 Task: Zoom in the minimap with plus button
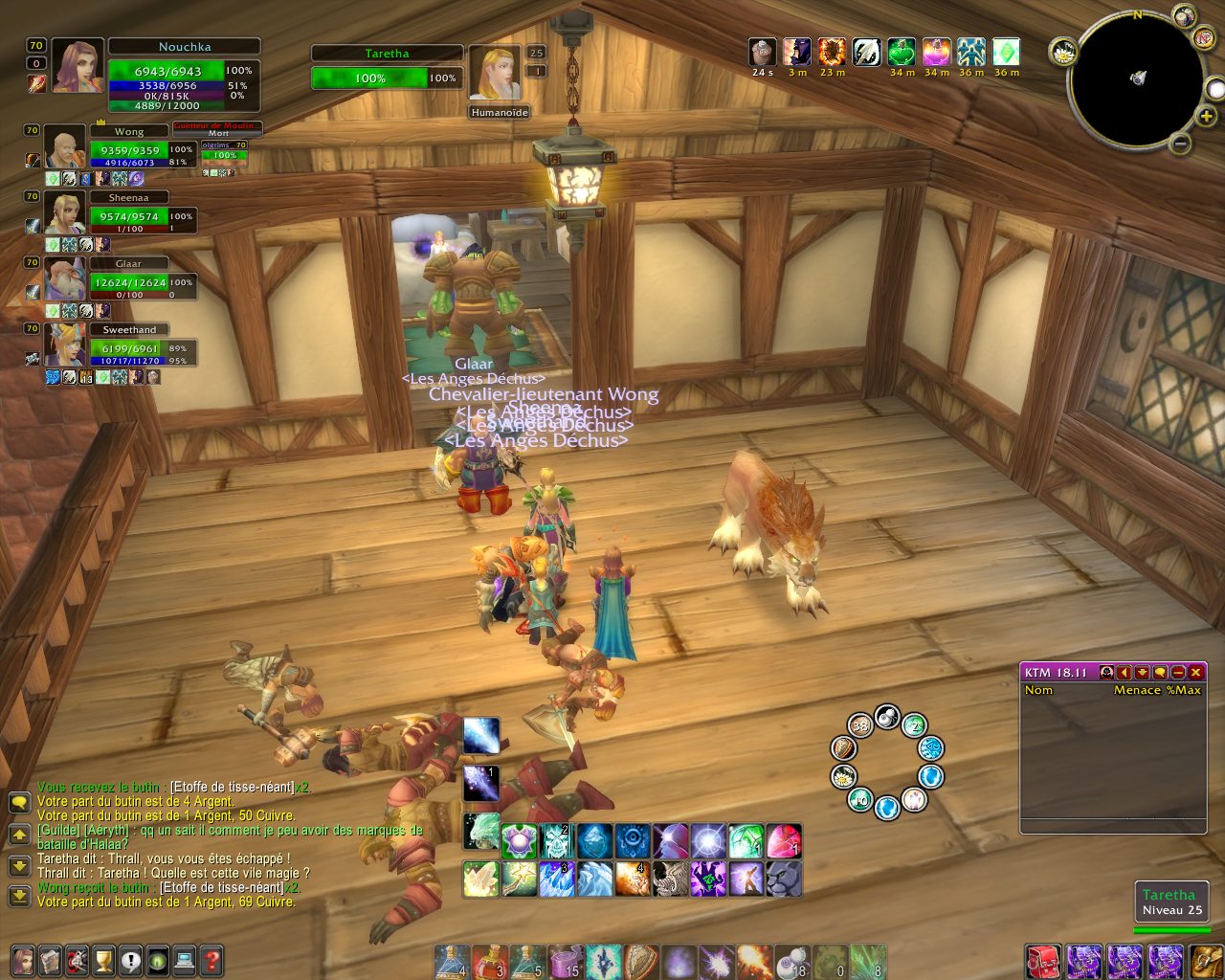pos(1207,117)
